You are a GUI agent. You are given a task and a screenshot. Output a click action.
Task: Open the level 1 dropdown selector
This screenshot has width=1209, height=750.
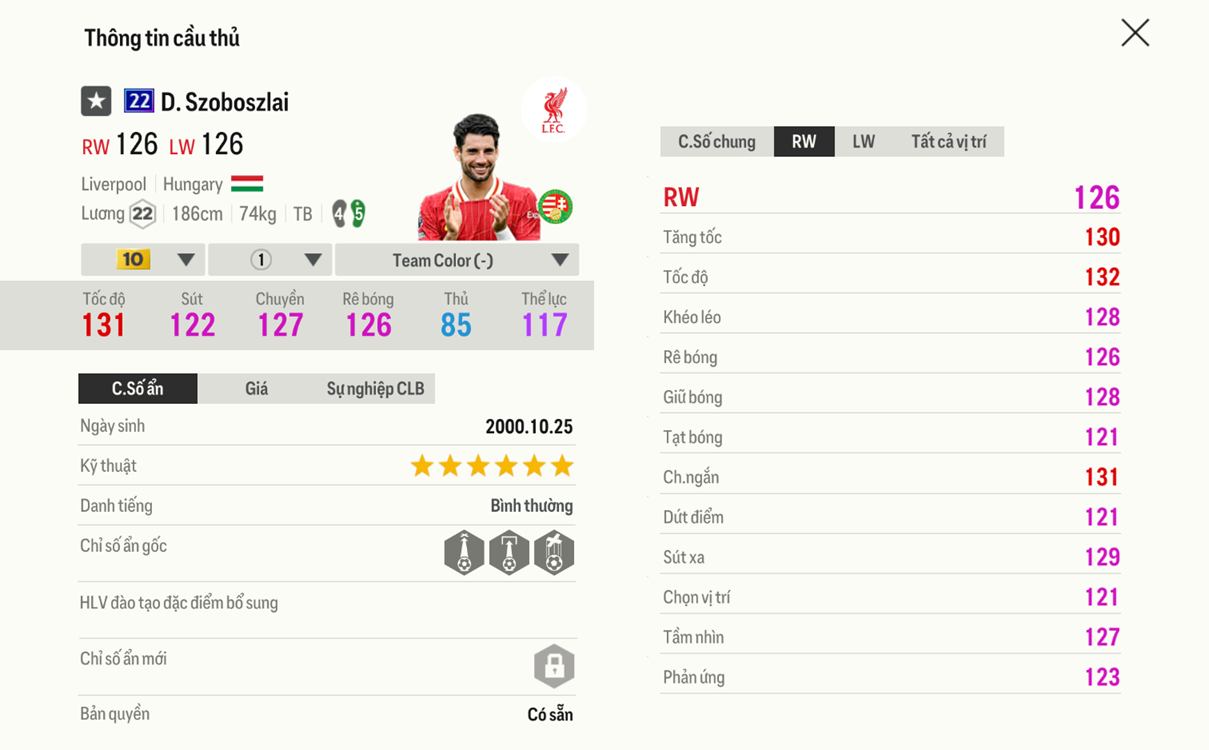(270, 260)
